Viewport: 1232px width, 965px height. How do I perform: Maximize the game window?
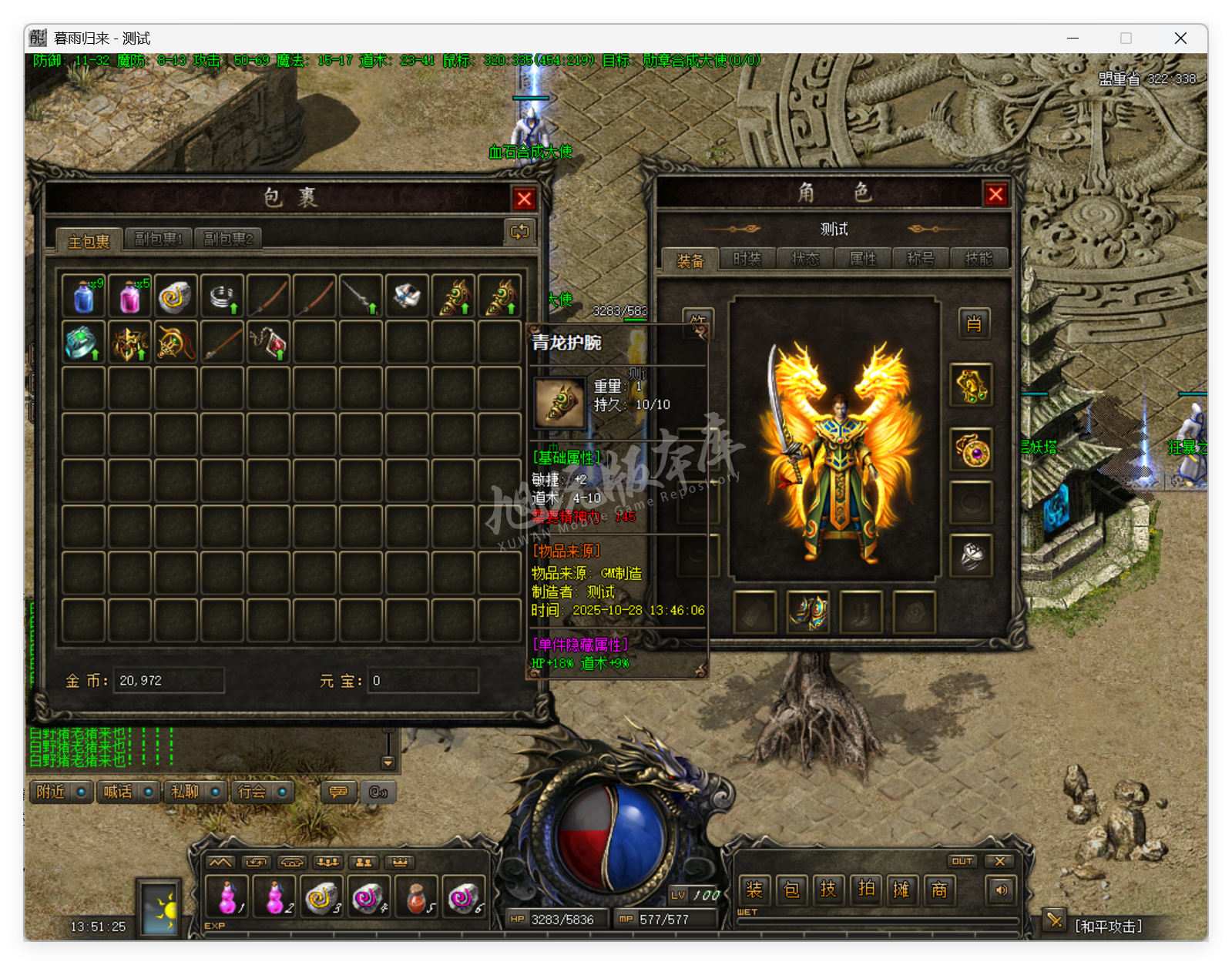coord(1126,39)
